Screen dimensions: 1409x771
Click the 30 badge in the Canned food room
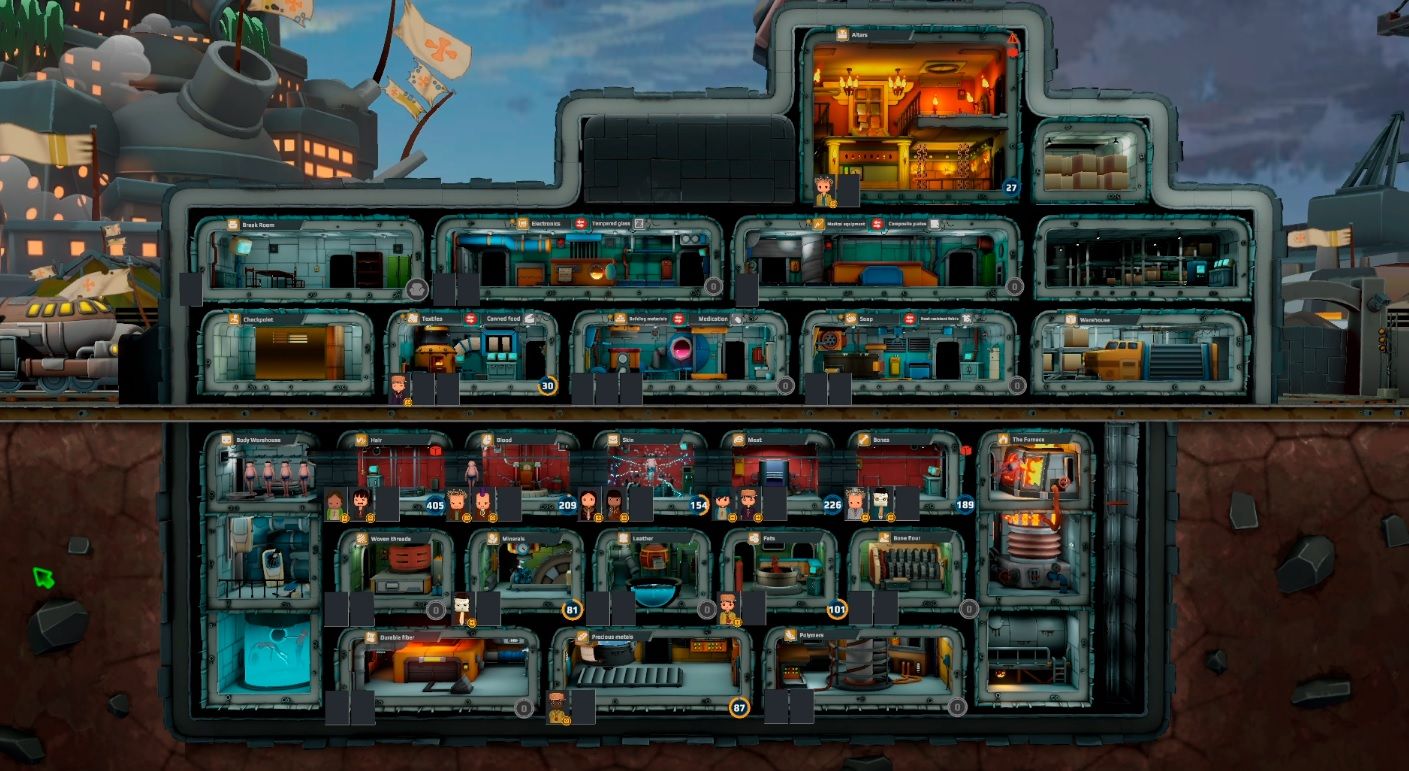click(x=547, y=384)
